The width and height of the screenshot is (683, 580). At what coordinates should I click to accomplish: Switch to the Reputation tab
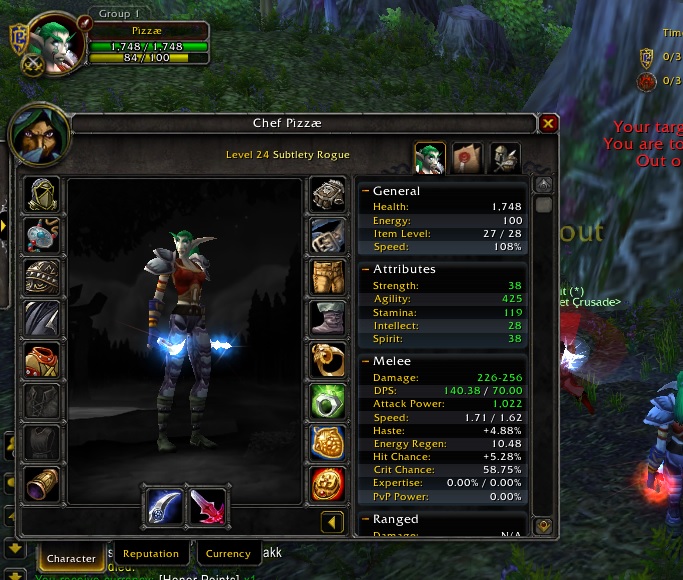coord(151,554)
